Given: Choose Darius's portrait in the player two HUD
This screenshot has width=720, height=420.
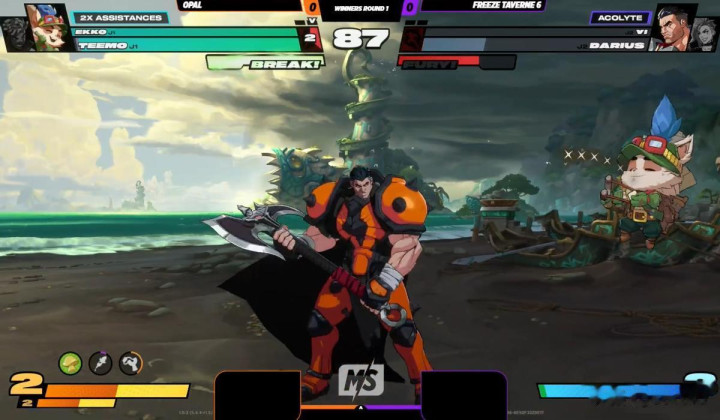Looking at the screenshot, I should click(x=675, y=26).
